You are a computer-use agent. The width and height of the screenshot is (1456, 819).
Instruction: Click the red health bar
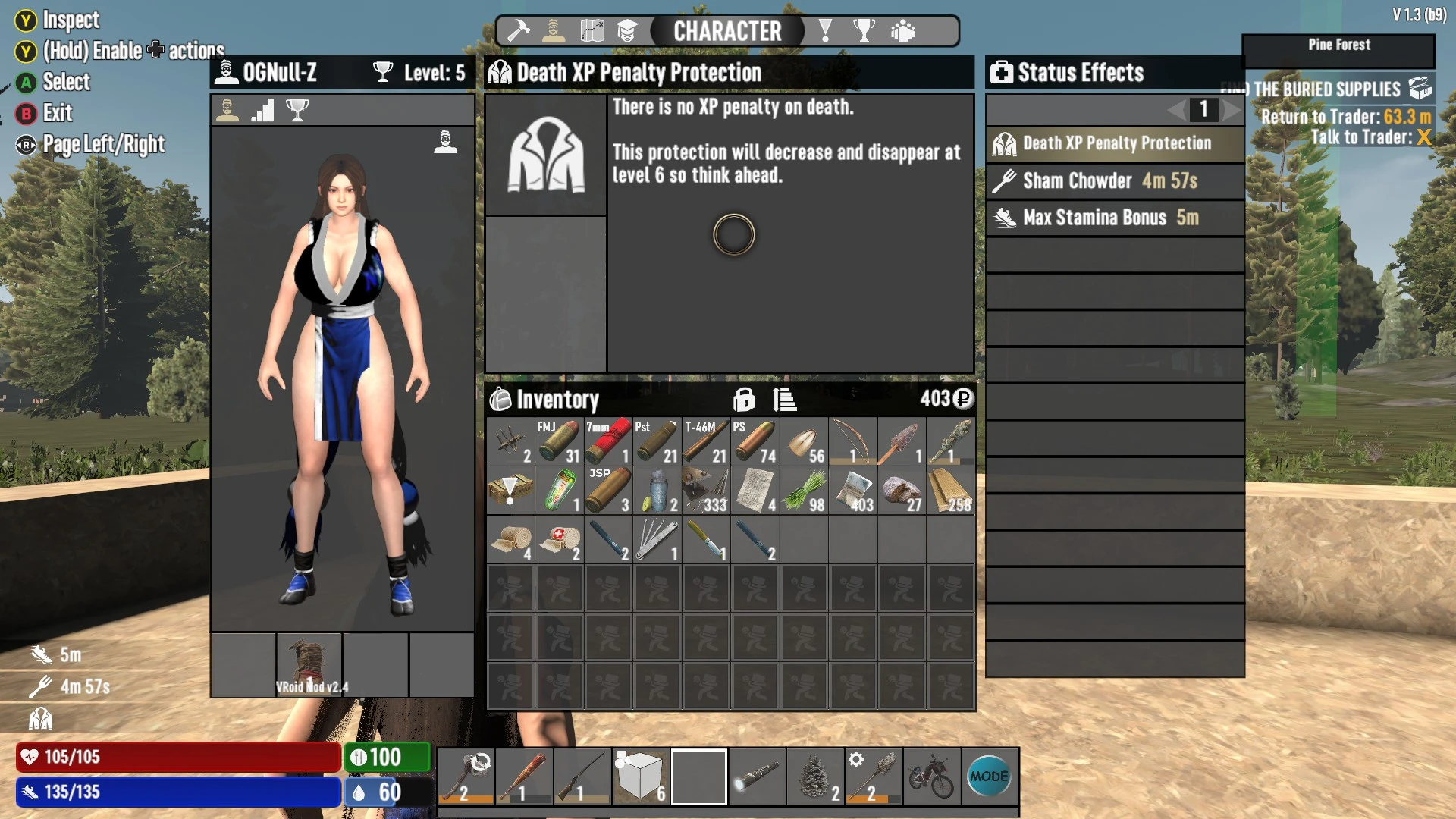tap(178, 758)
